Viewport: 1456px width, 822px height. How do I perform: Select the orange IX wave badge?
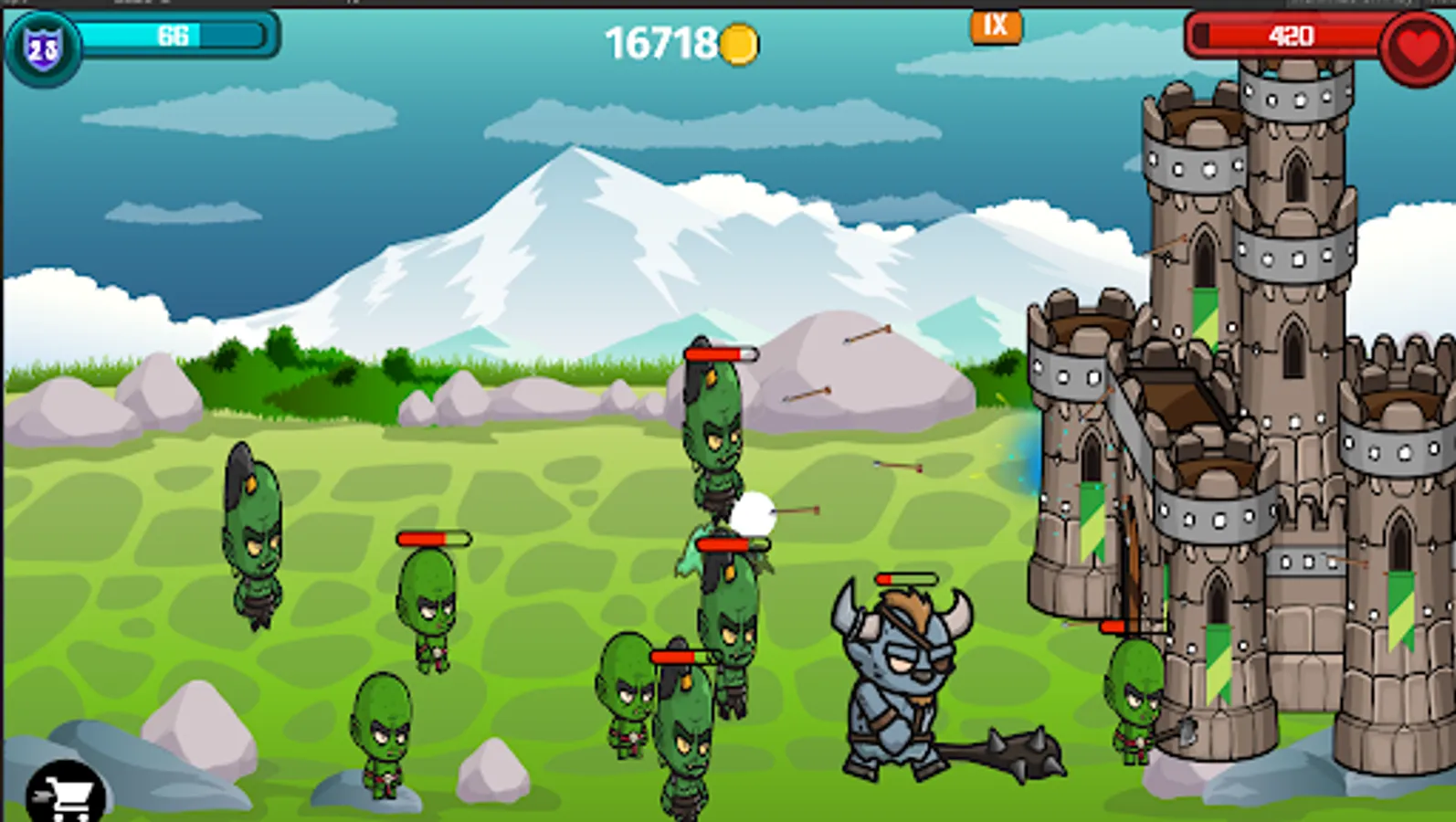tap(996, 26)
